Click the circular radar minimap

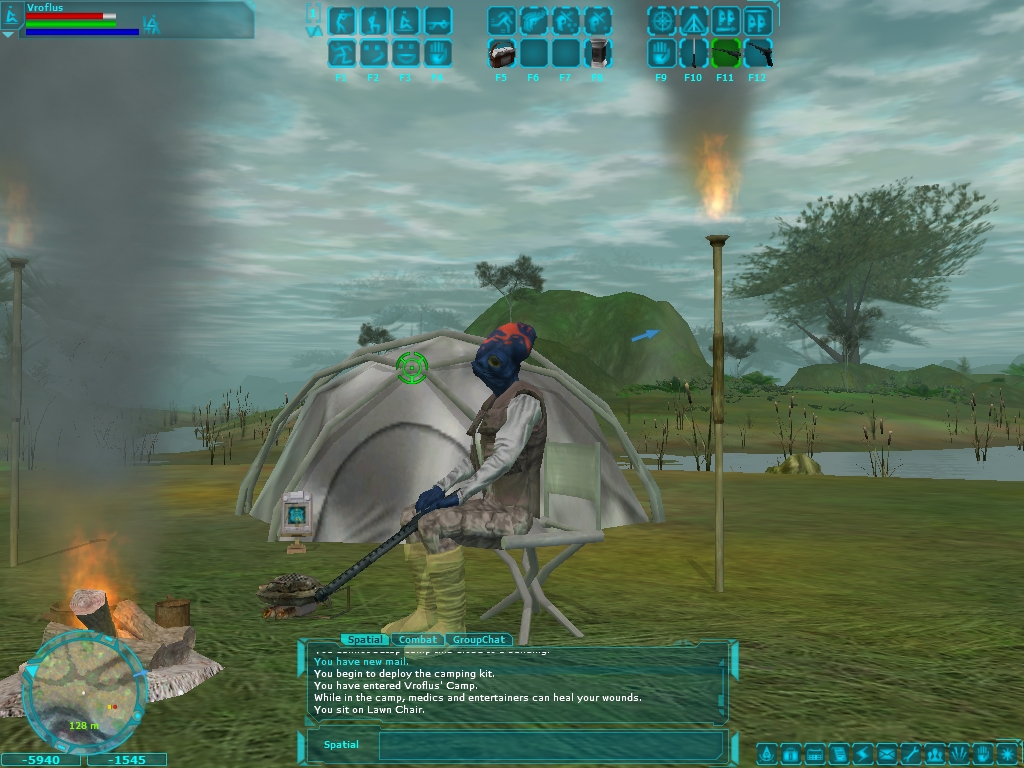pyautogui.click(x=84, y=691)
